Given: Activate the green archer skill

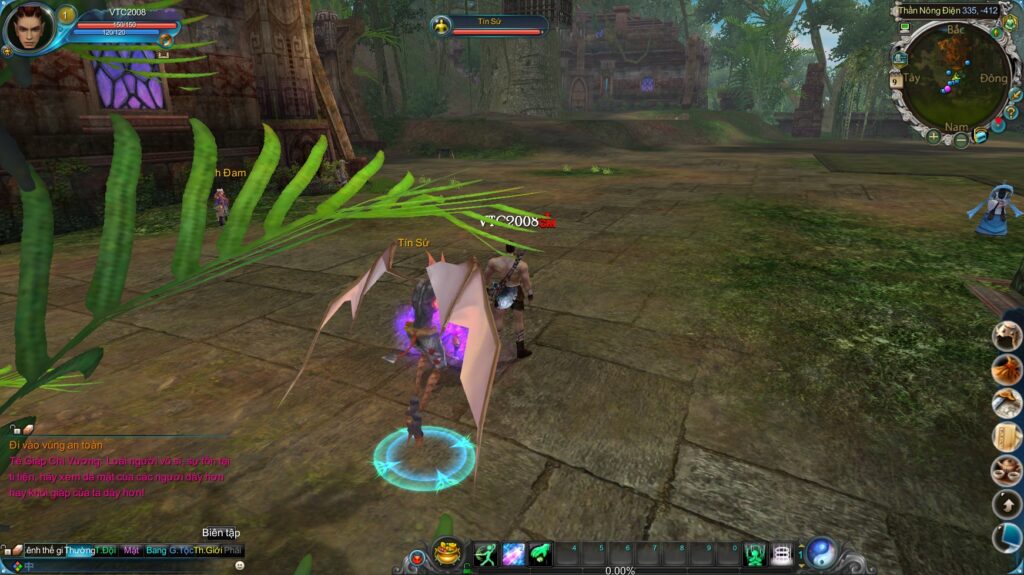Looking at the screenshot, I should click(x=486, y=553).
